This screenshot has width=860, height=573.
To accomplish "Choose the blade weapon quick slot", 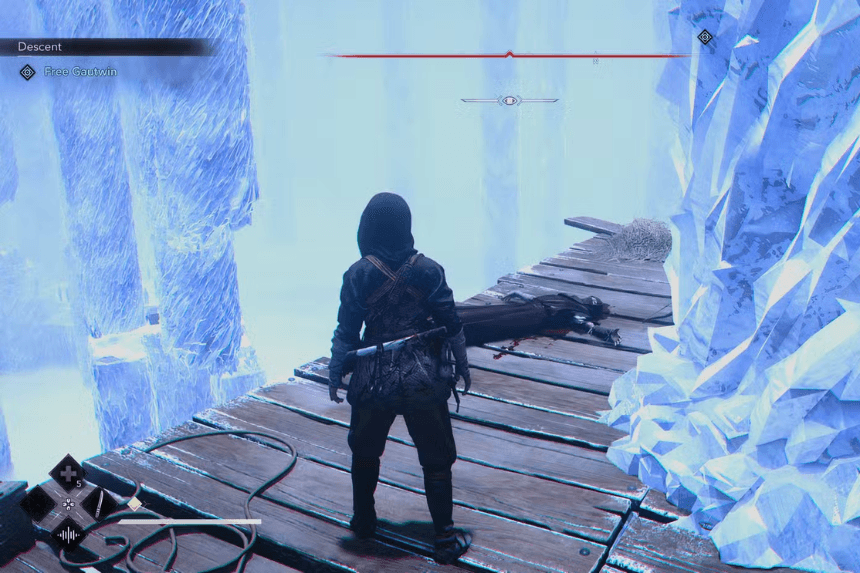I will tap(97, 503).
